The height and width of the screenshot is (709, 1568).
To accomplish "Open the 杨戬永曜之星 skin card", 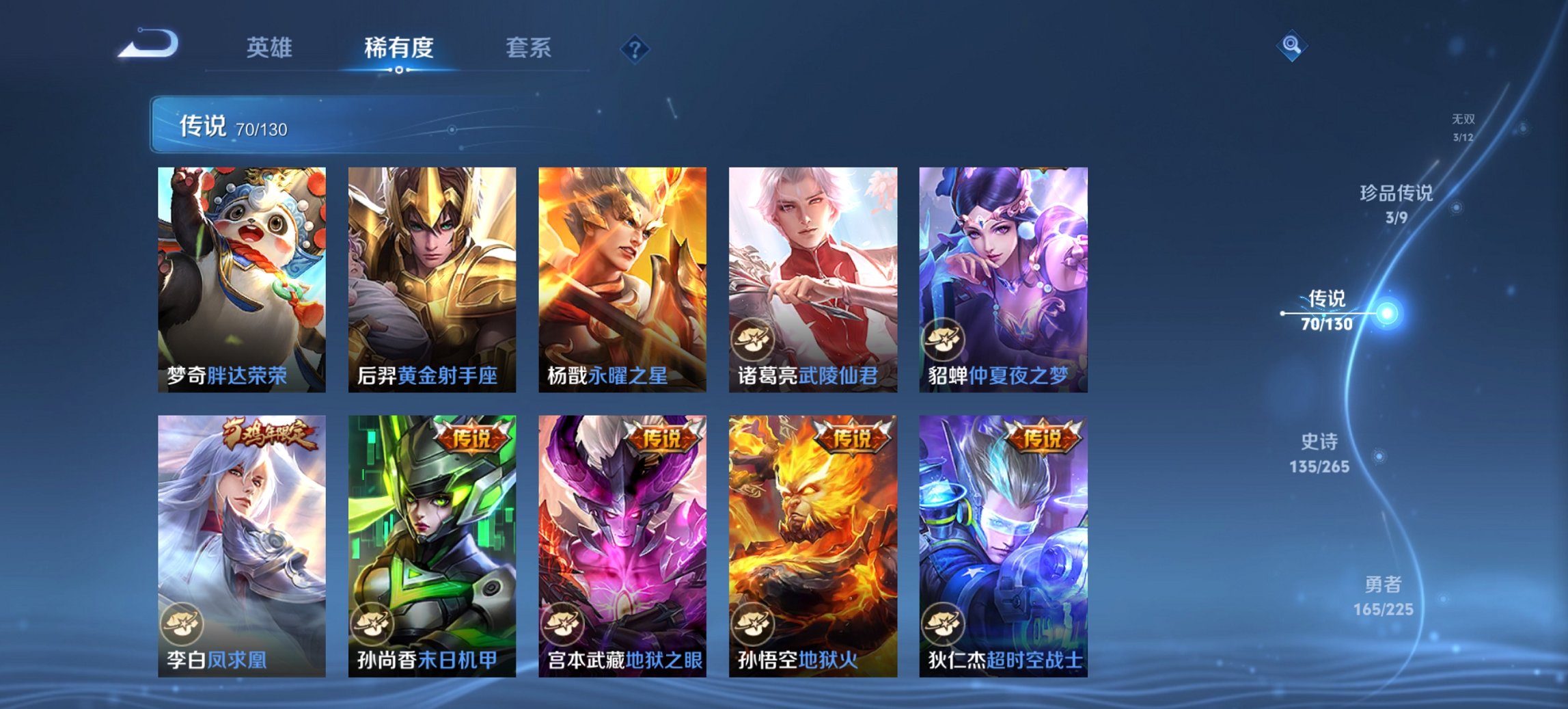I will pyautogui.click(x=622, y=280).
